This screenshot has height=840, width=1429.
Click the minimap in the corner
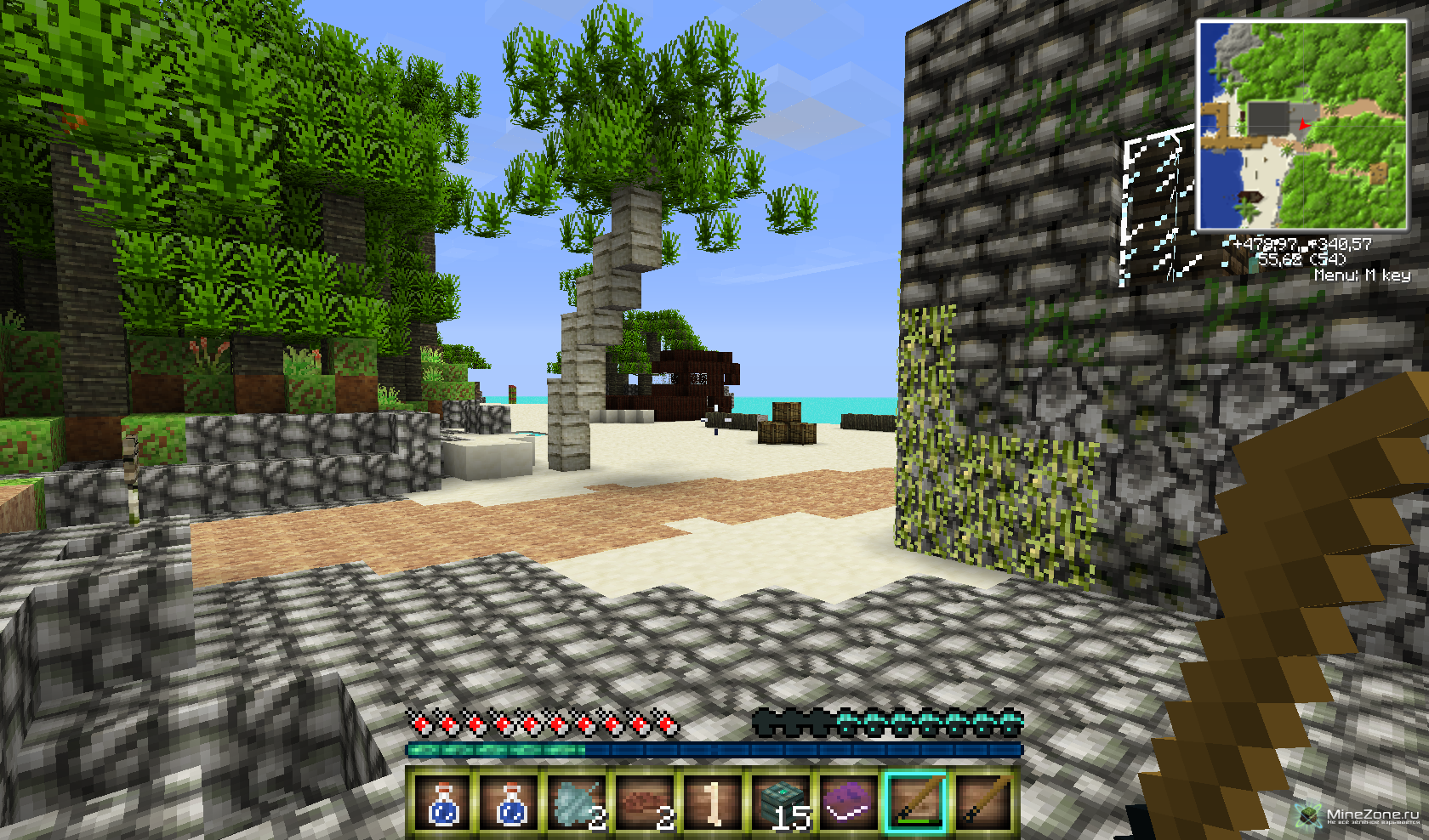click(x=1302, y=125)
